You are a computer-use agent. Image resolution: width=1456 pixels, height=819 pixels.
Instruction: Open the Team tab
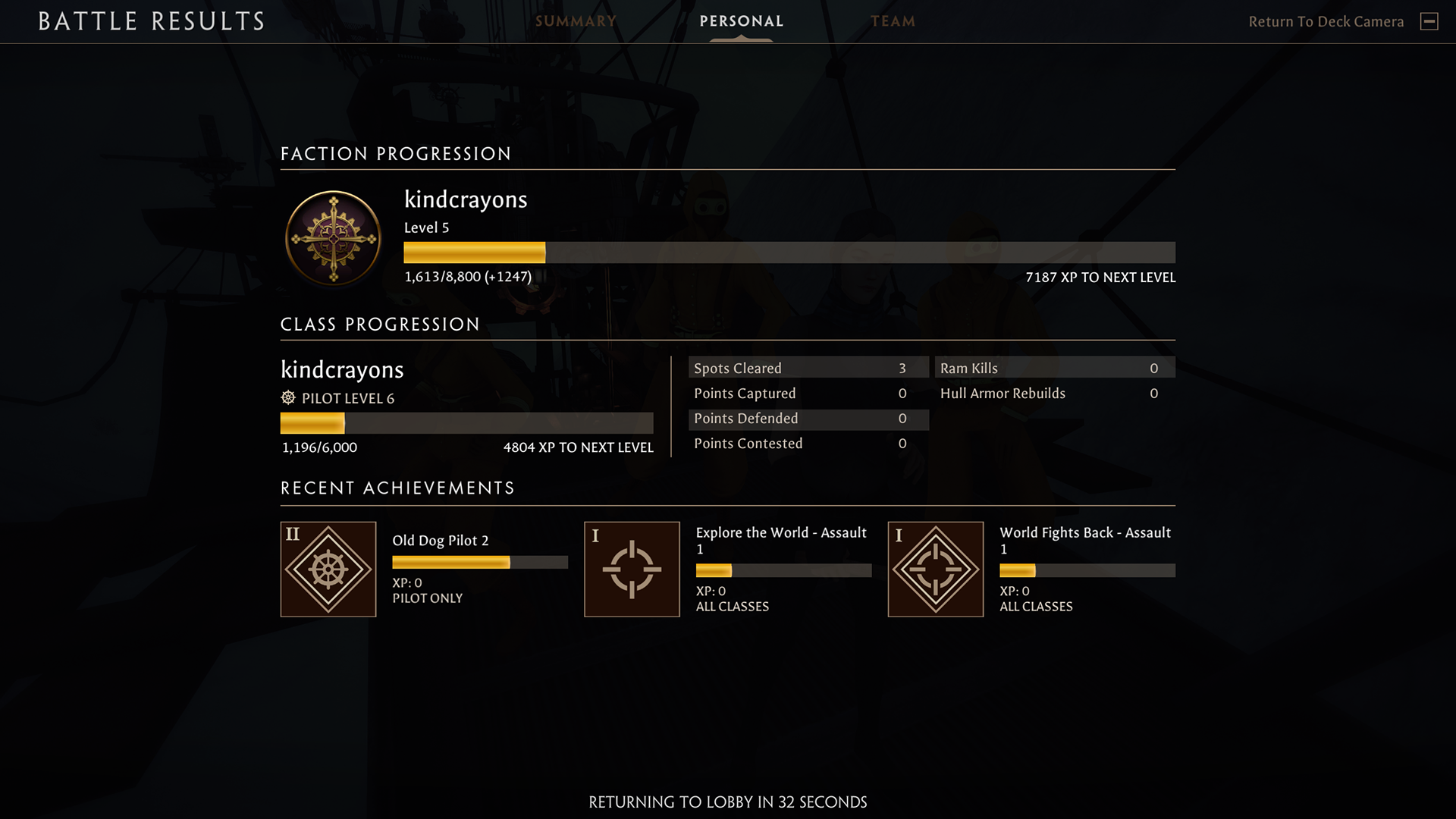click(893, 21)
